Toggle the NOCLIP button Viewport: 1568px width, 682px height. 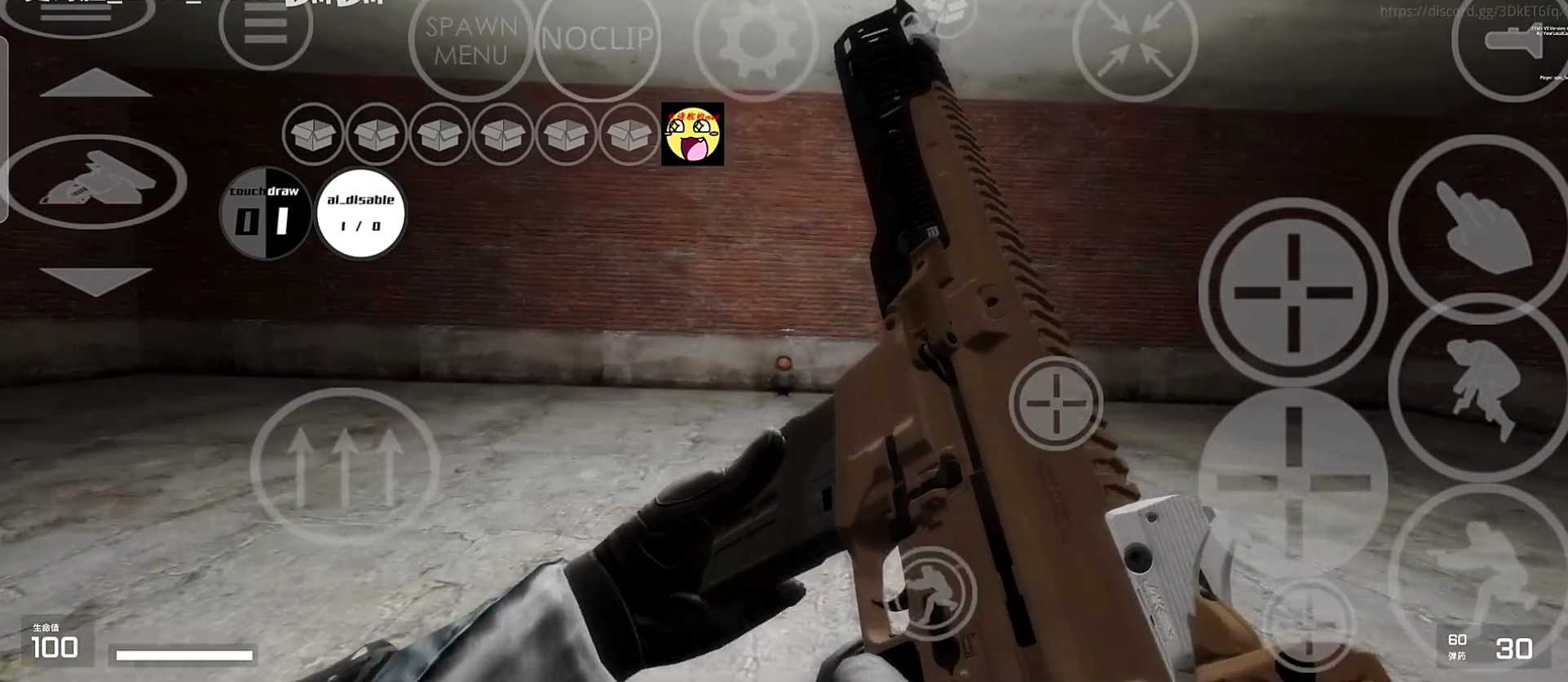click(x=598, y=39)
